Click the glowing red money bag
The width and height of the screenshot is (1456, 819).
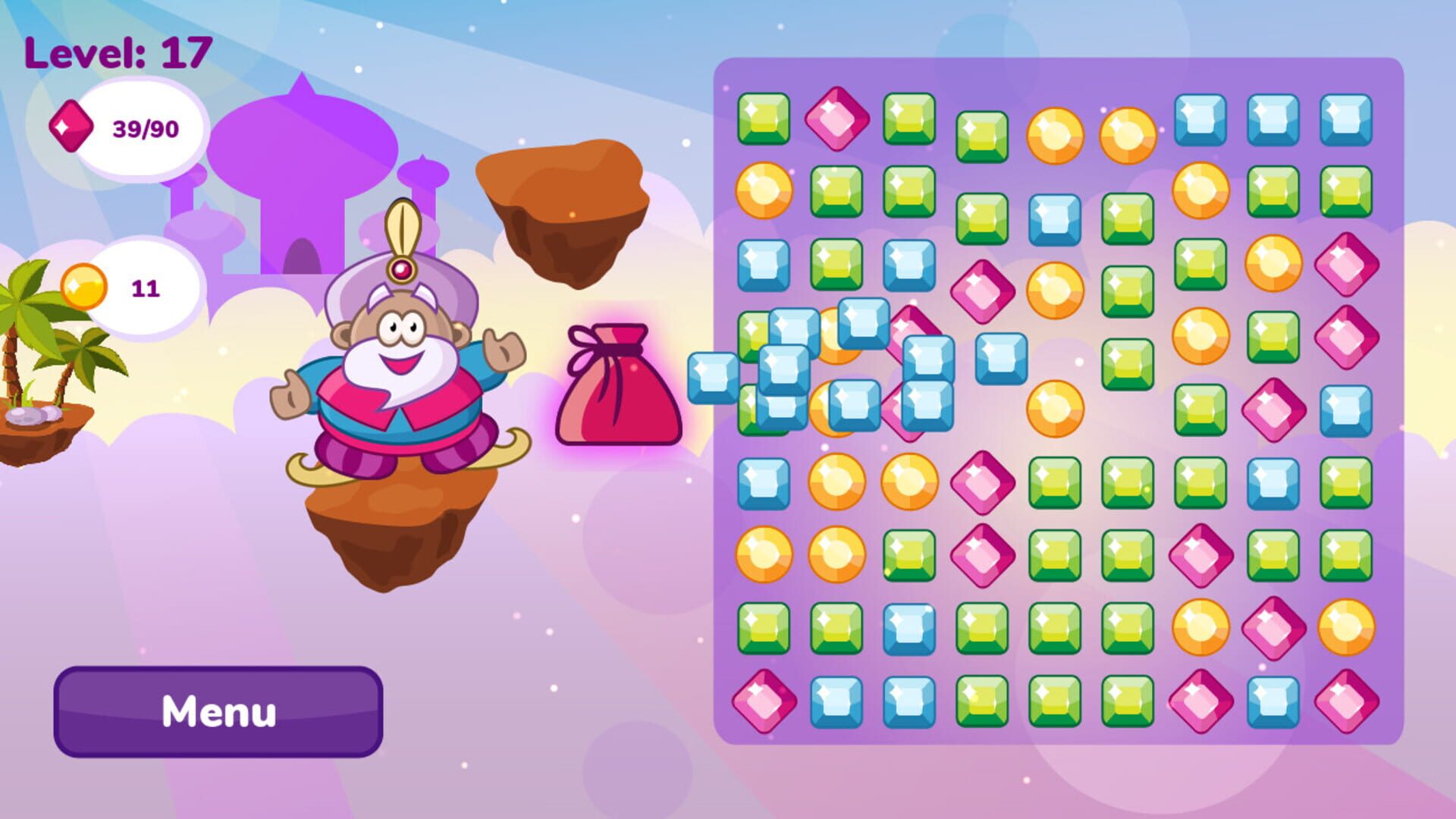click(618, 387)
